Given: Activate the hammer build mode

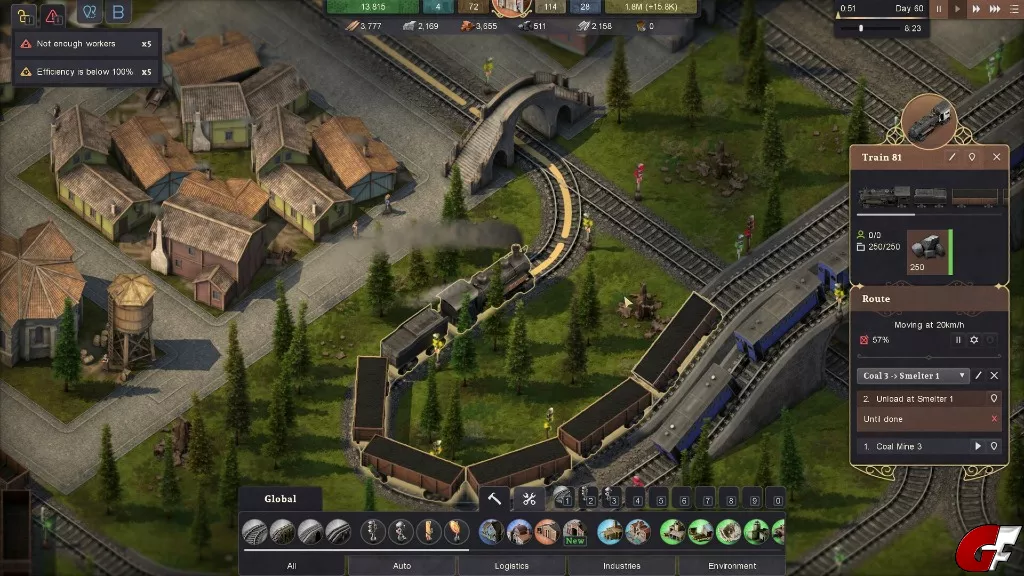Looking at the screenshot, I should 495,499.
